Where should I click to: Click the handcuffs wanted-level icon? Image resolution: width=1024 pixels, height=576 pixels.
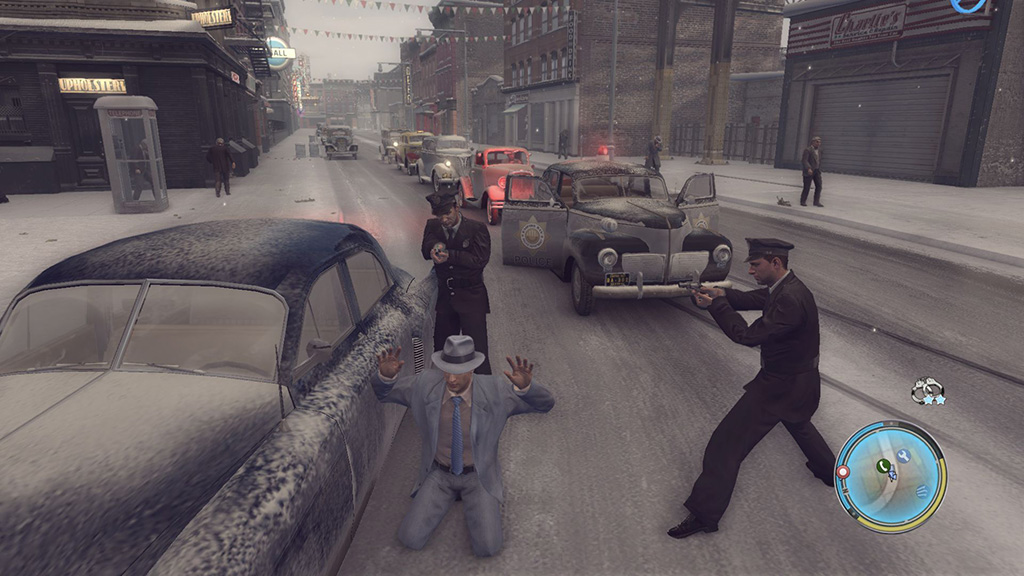click(x=927, y=390)
